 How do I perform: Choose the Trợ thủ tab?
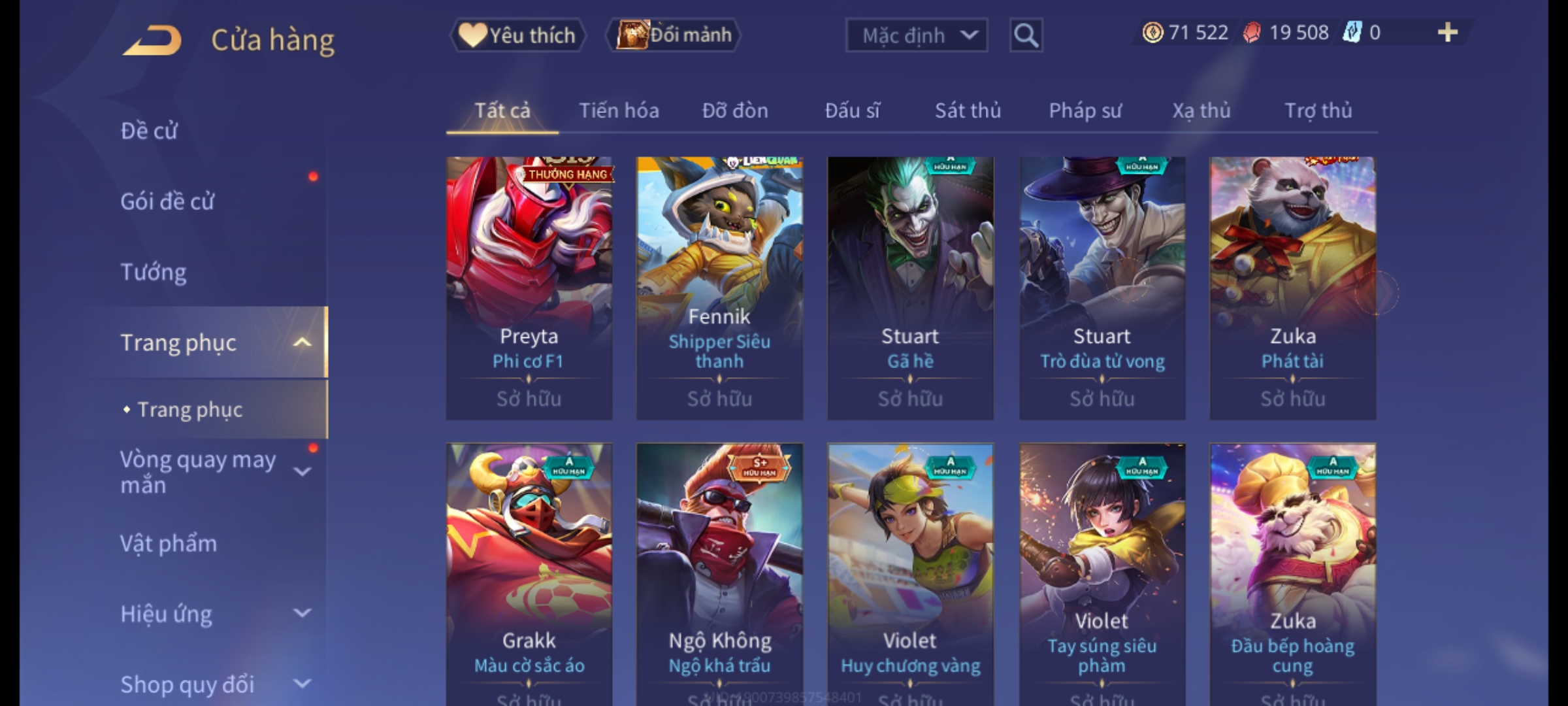1318,110
